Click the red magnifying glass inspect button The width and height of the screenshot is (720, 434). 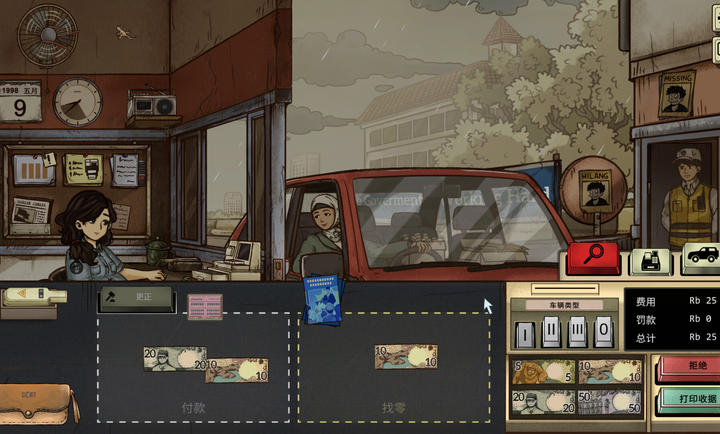pos(592,258)
